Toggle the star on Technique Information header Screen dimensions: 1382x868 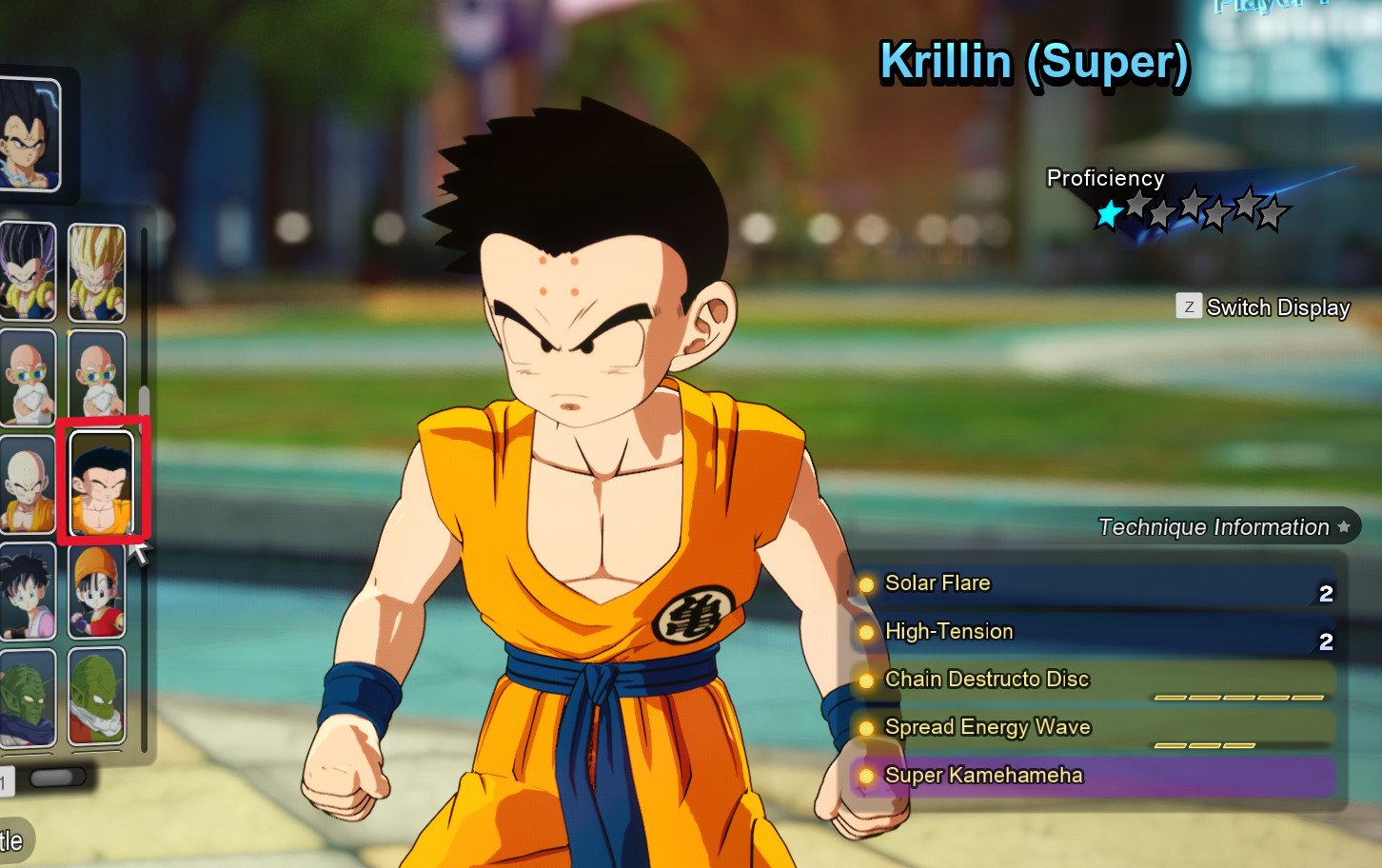(1344, 525)
